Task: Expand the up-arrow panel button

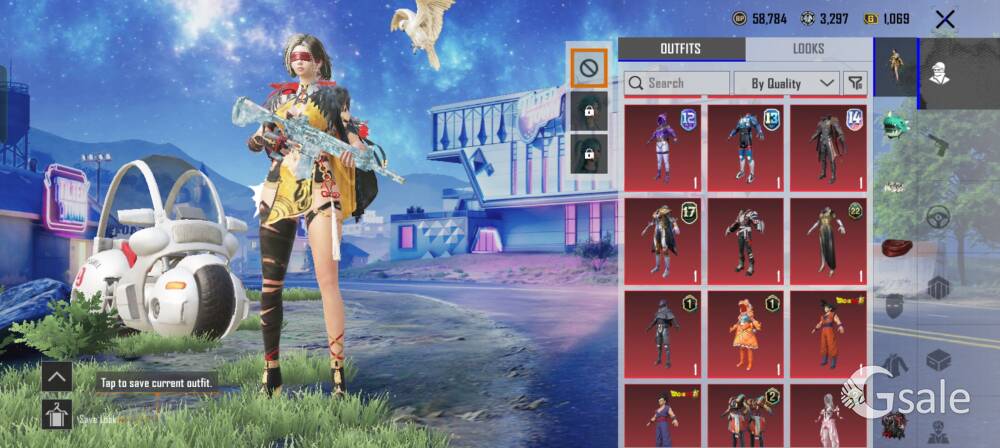Action: [56, 377]
